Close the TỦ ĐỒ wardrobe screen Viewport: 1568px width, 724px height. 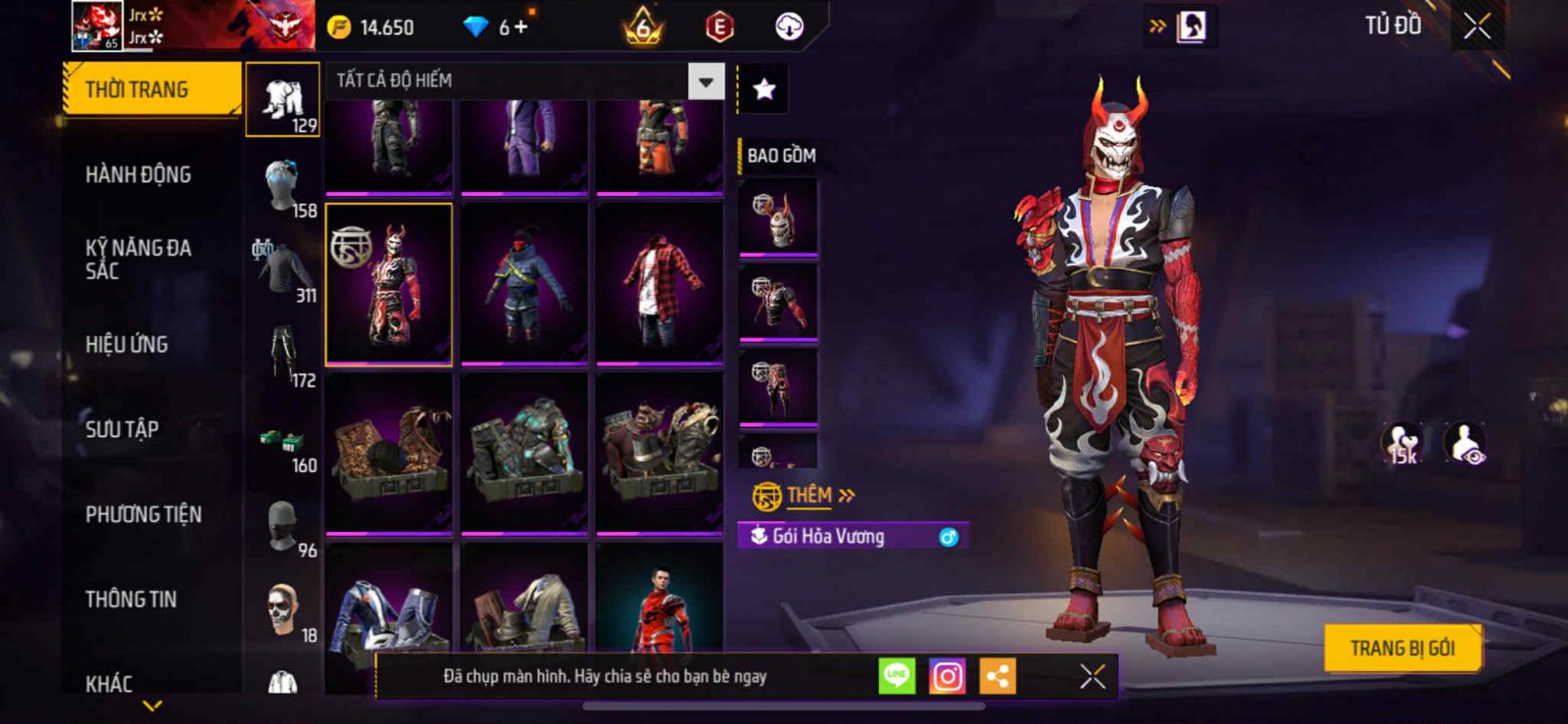click(1477, 26)
